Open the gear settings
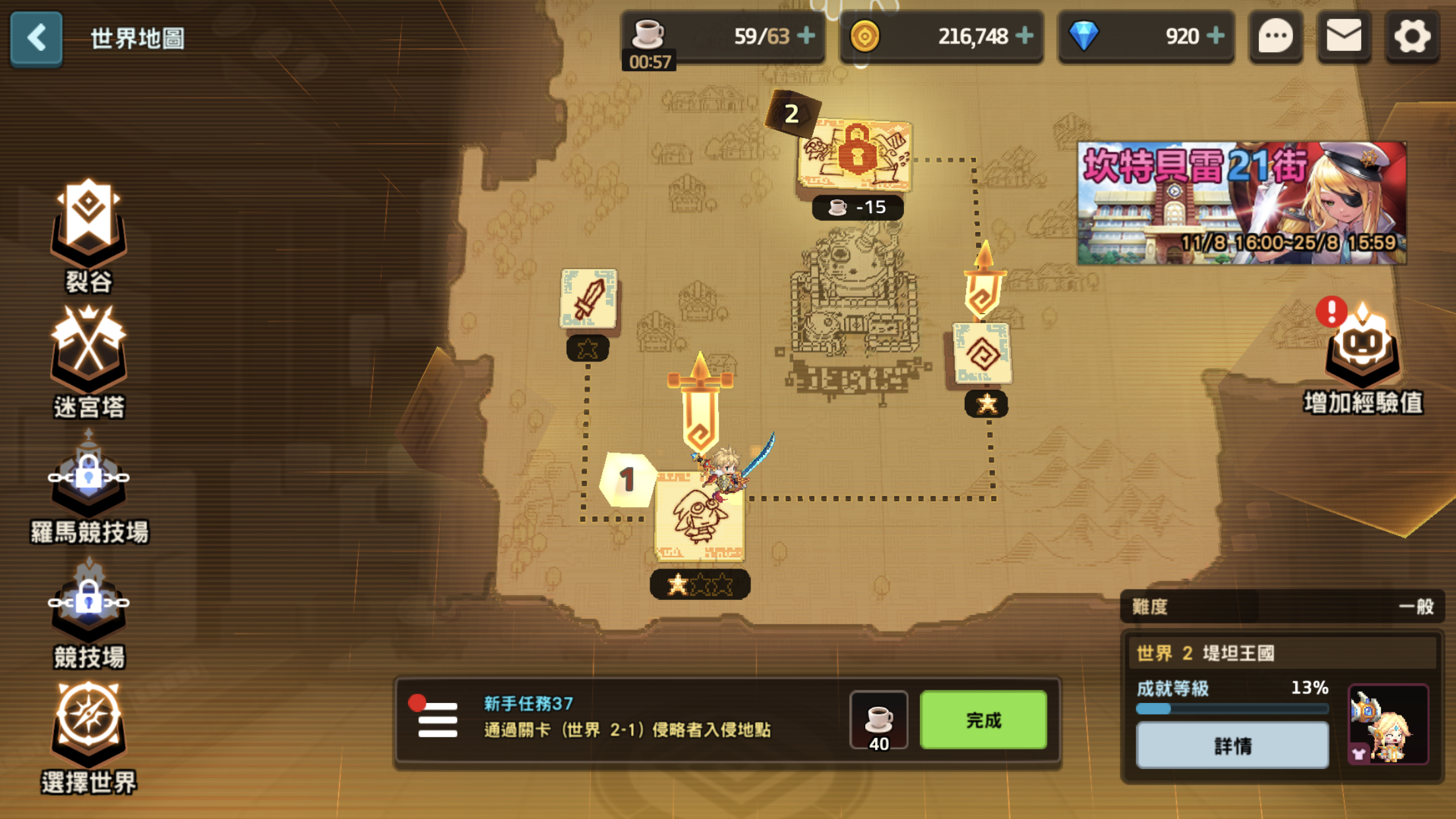Image resolution: width=1456 pixels, height=819 pixels. click(x=1412, y=37)
